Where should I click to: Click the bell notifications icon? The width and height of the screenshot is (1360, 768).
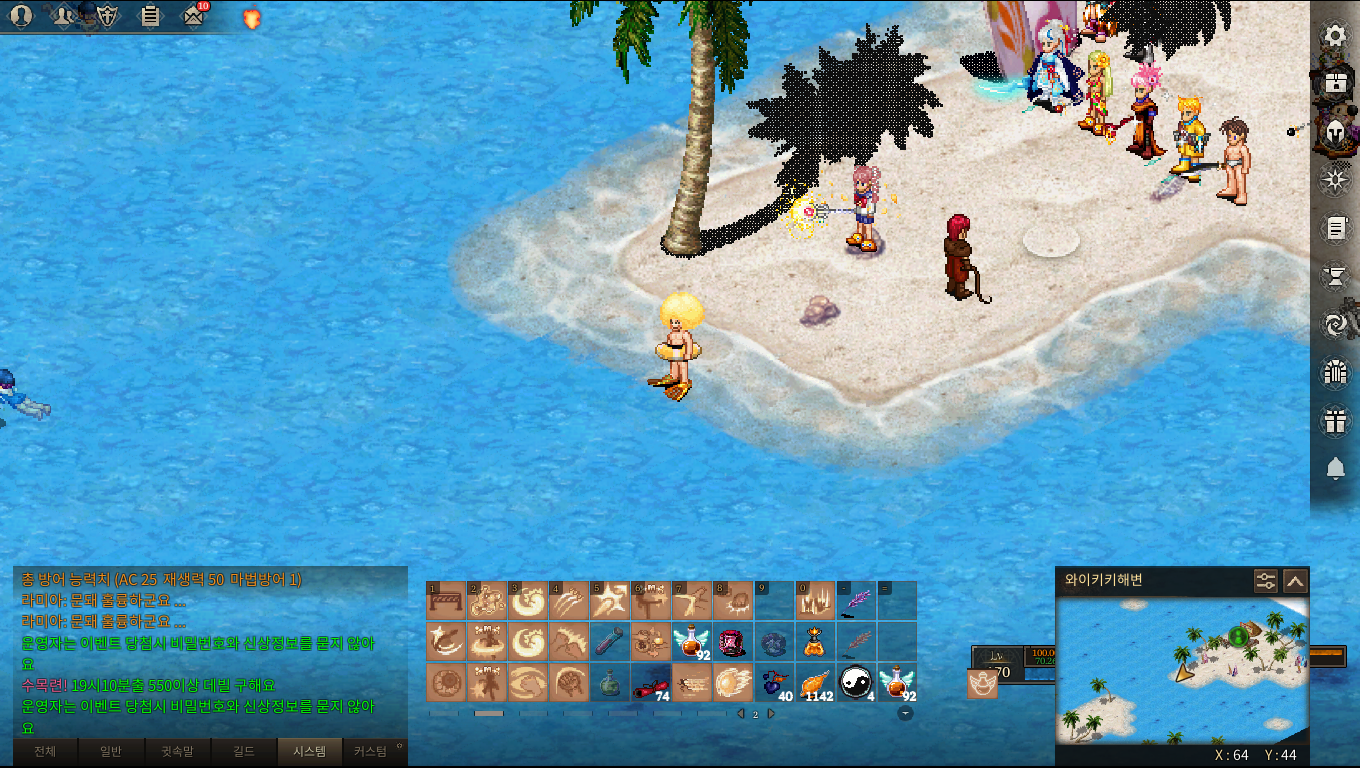click(1335, 468)
